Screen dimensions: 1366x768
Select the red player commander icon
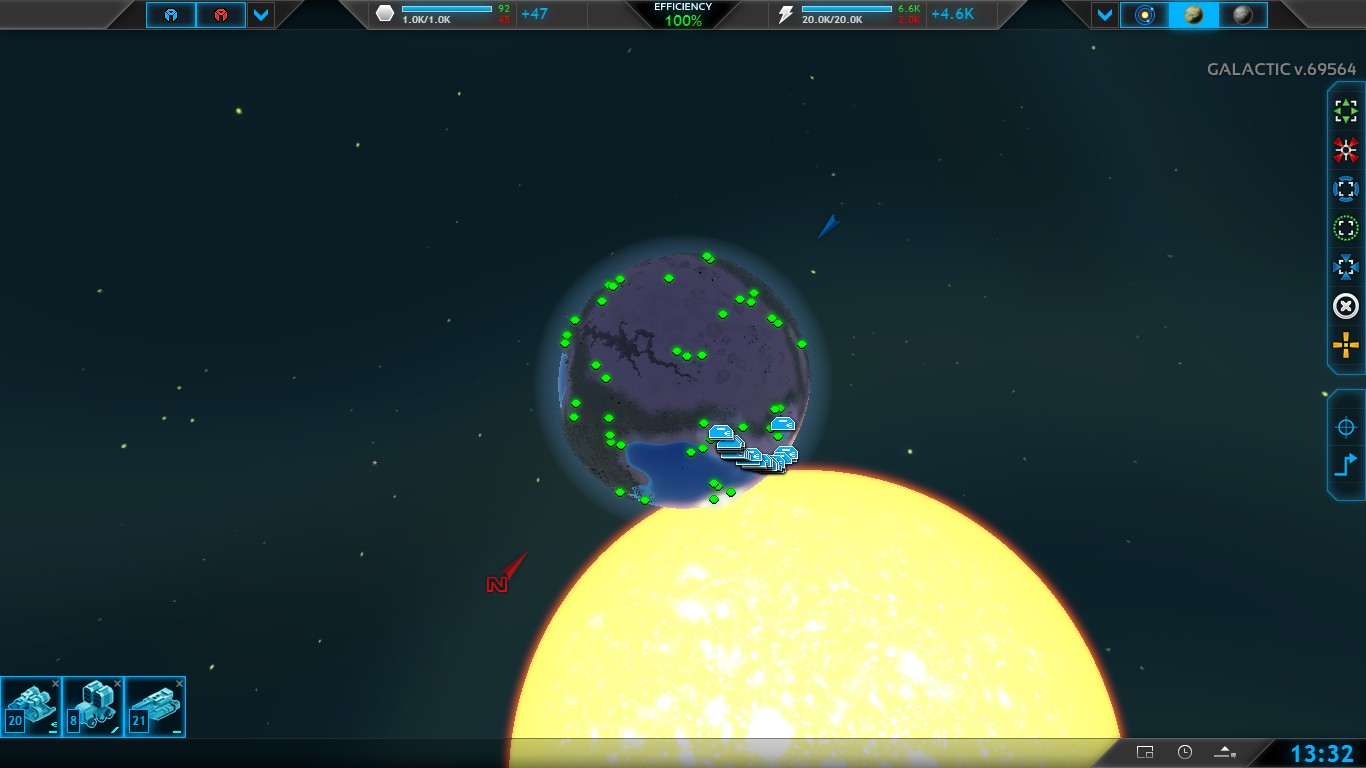pos(220,15)
